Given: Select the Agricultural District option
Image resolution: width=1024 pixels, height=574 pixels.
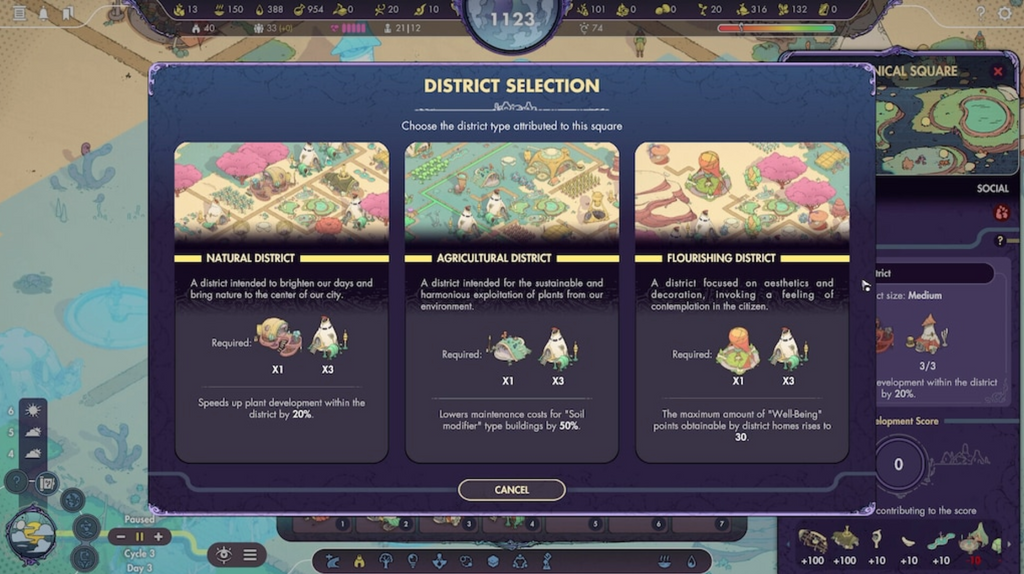Looking at the screenshot, I should [511, 301].
